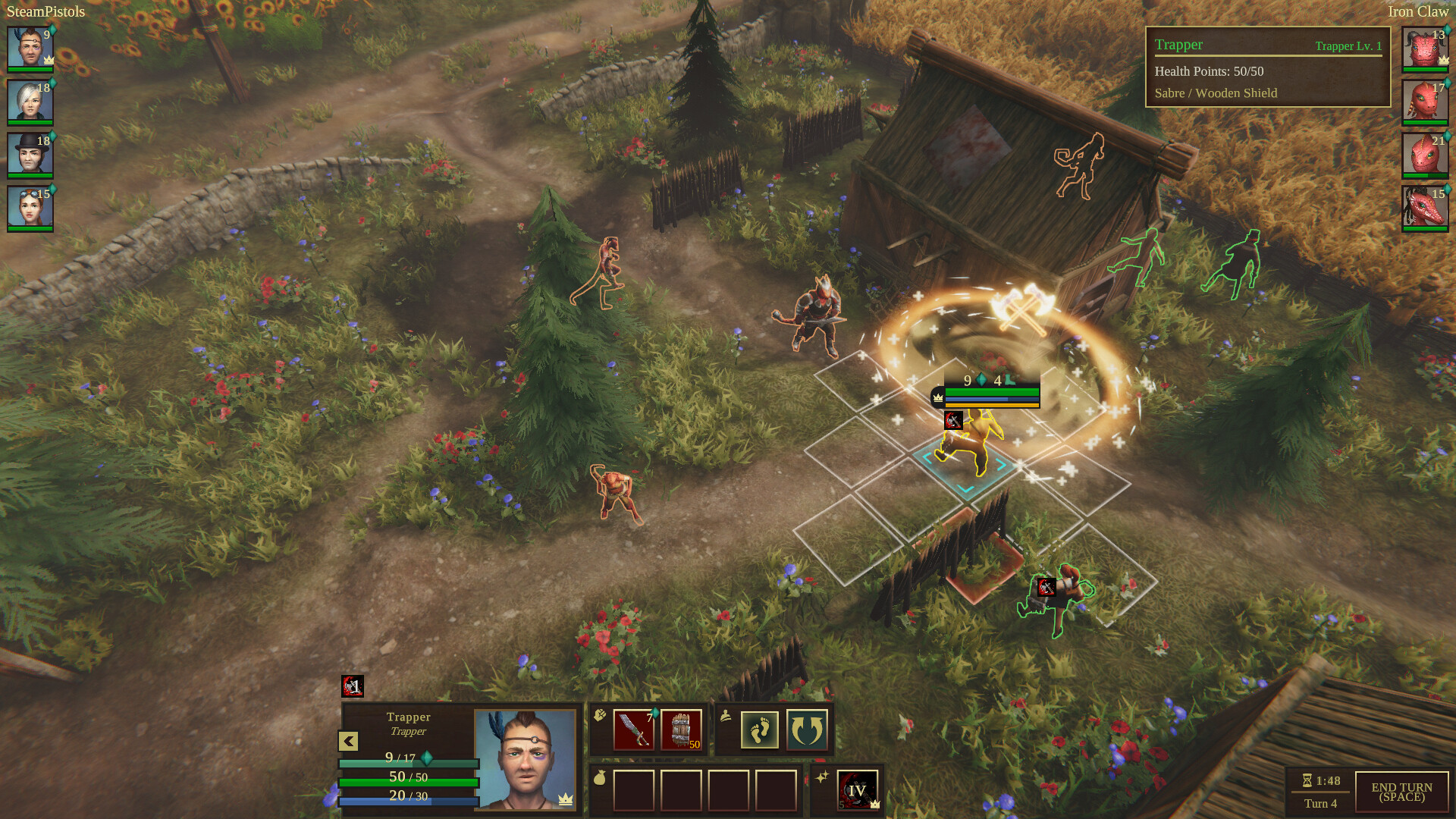This screenshot has height=819, width=1456.
Task: Click the red debuff icon above the character panel
Action: (353, 686)
